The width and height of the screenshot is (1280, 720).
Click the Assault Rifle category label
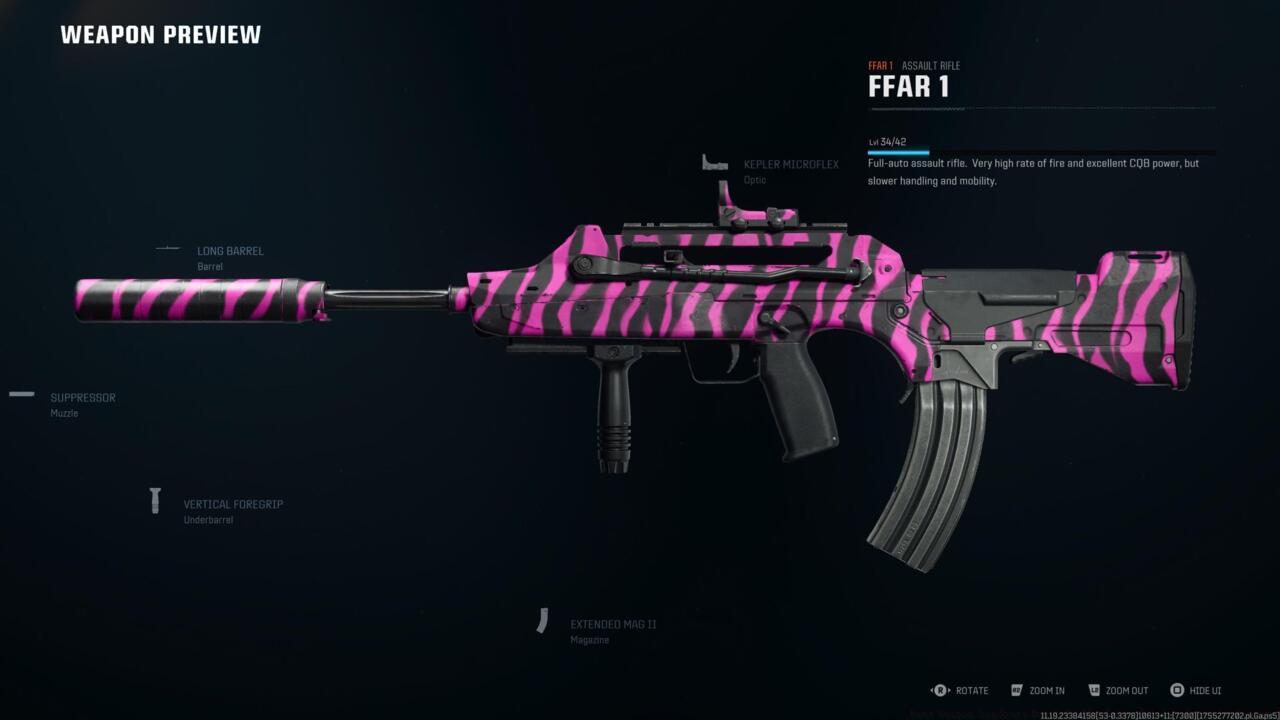point(931,65)
